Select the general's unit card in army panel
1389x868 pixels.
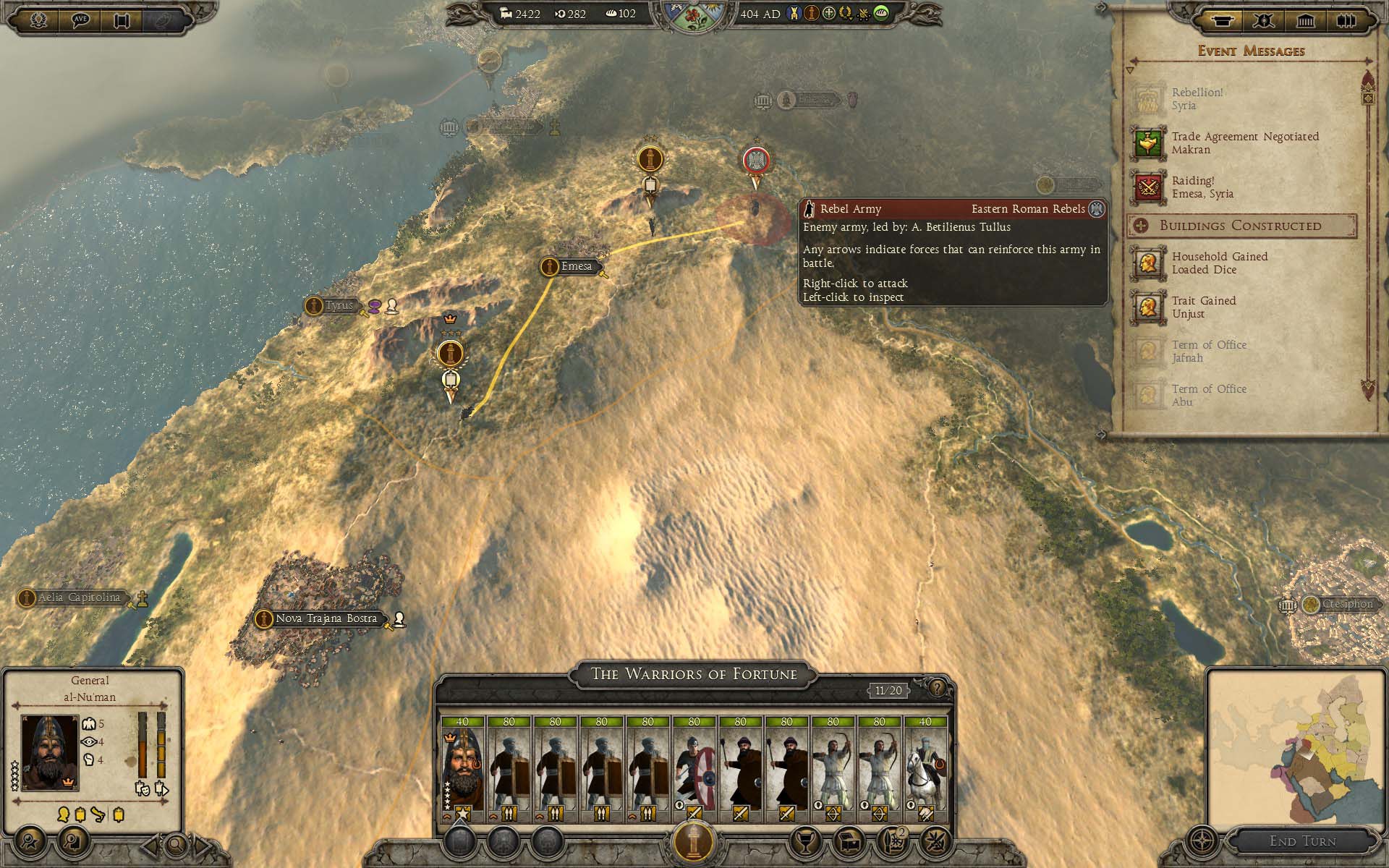coord(463,769)
